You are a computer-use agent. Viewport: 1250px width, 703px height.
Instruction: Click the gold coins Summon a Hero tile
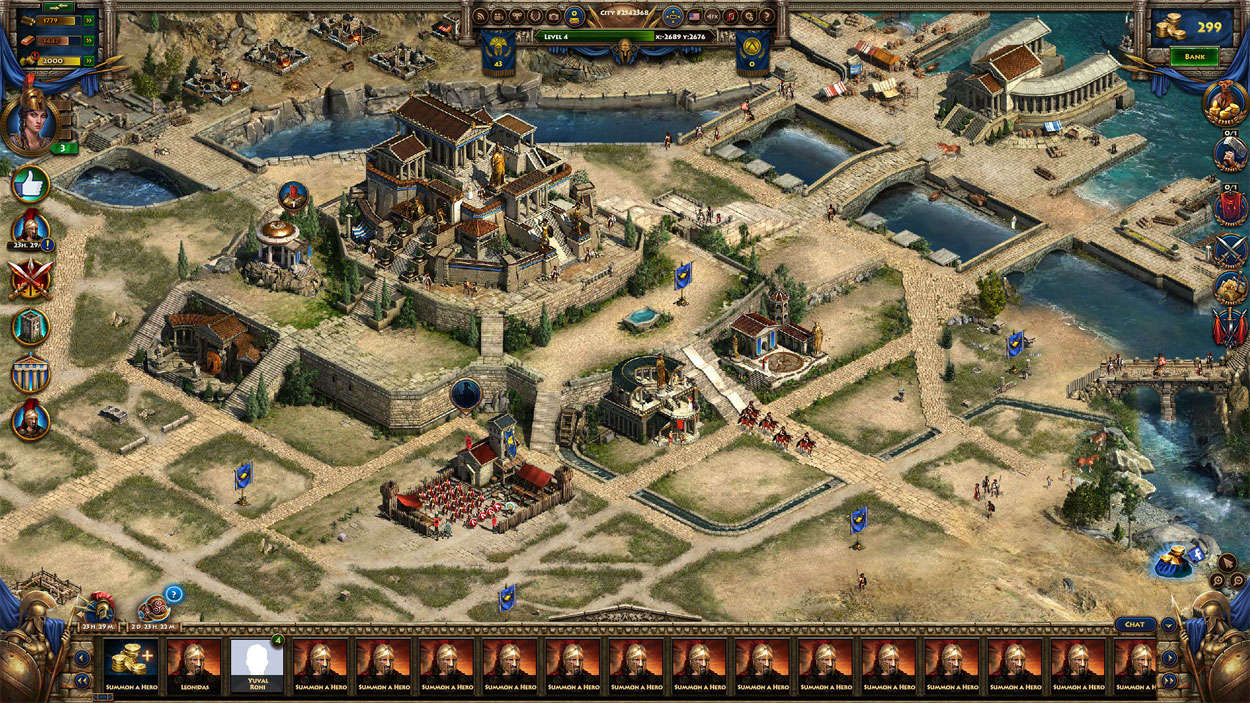pyautogui.click(x=131, y=662)
